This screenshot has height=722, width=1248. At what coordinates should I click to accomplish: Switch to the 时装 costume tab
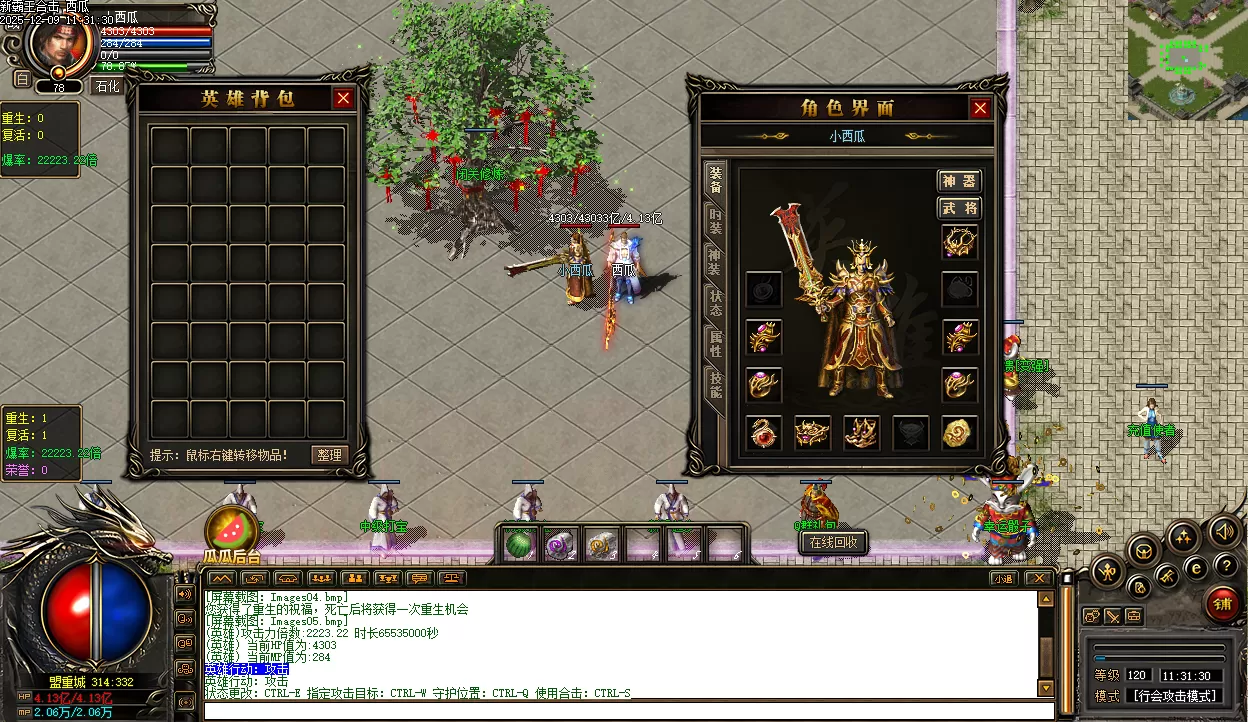tap(715, 221)
